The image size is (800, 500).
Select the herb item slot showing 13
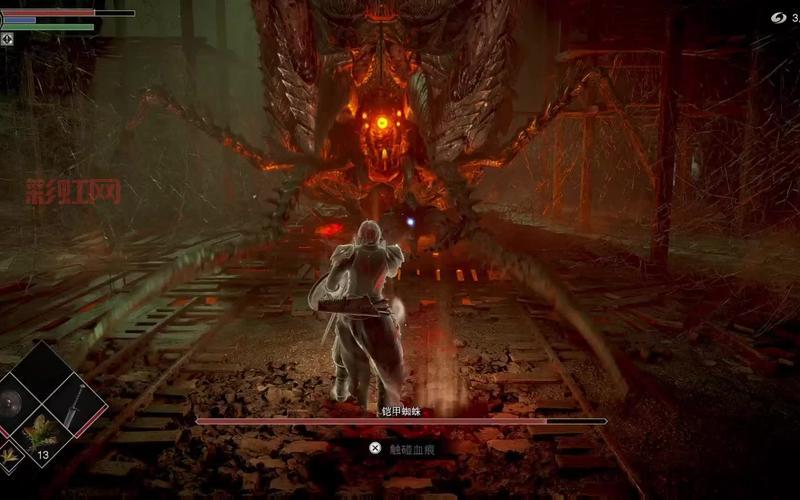click(41, 432)
